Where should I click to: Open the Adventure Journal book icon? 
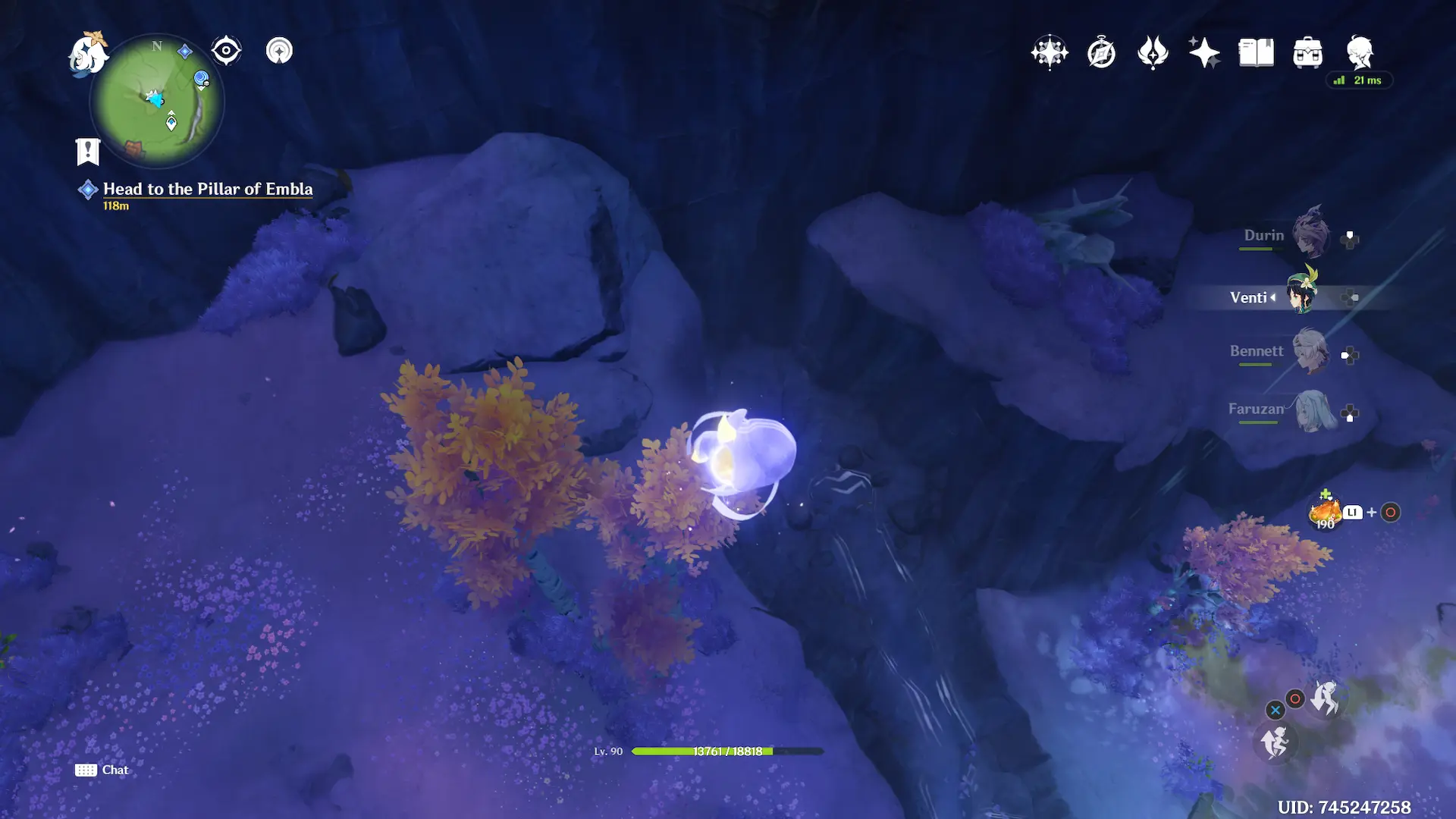[x=1256, y=53]
